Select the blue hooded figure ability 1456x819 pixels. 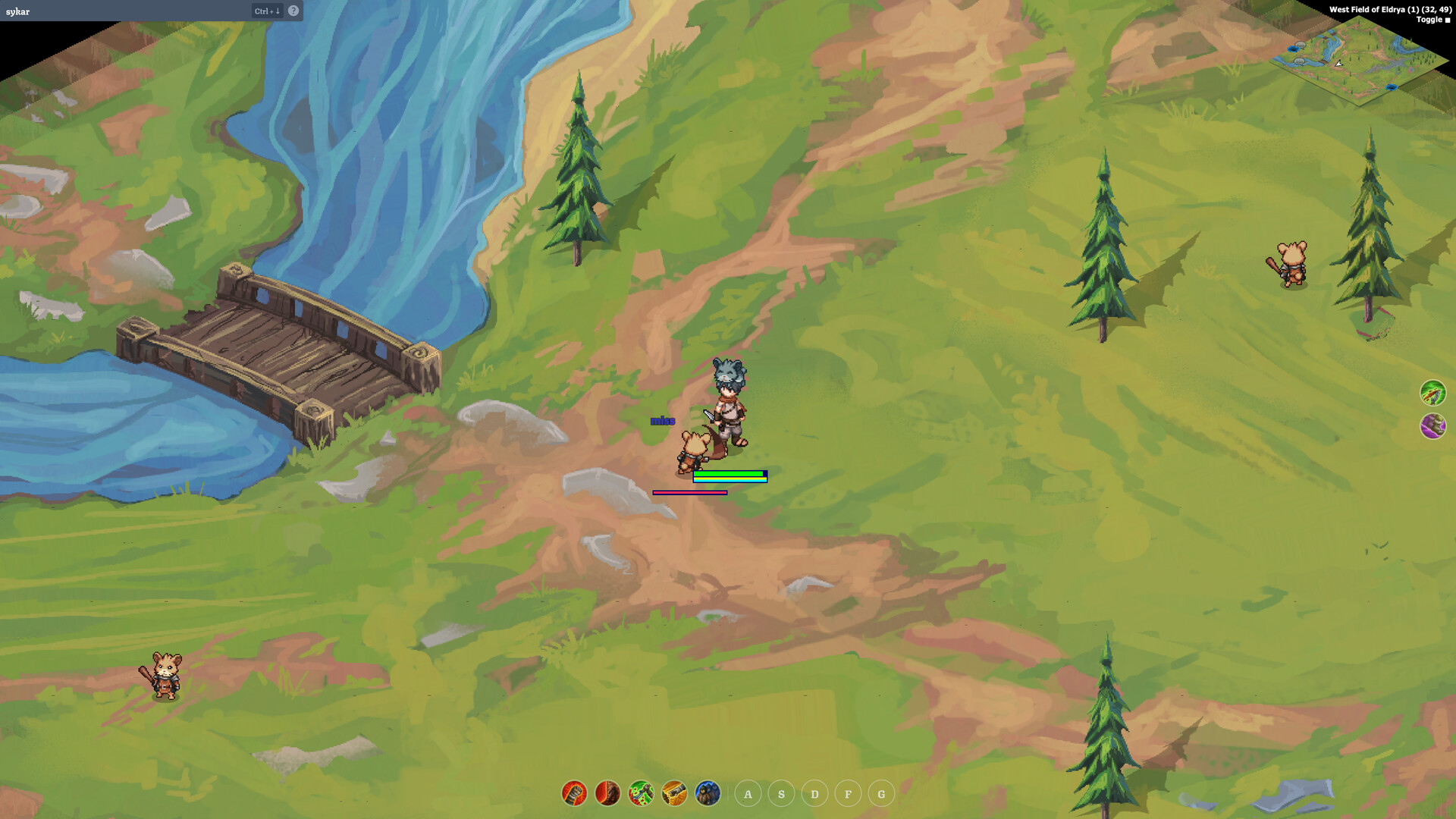click(x=707, y=794)
